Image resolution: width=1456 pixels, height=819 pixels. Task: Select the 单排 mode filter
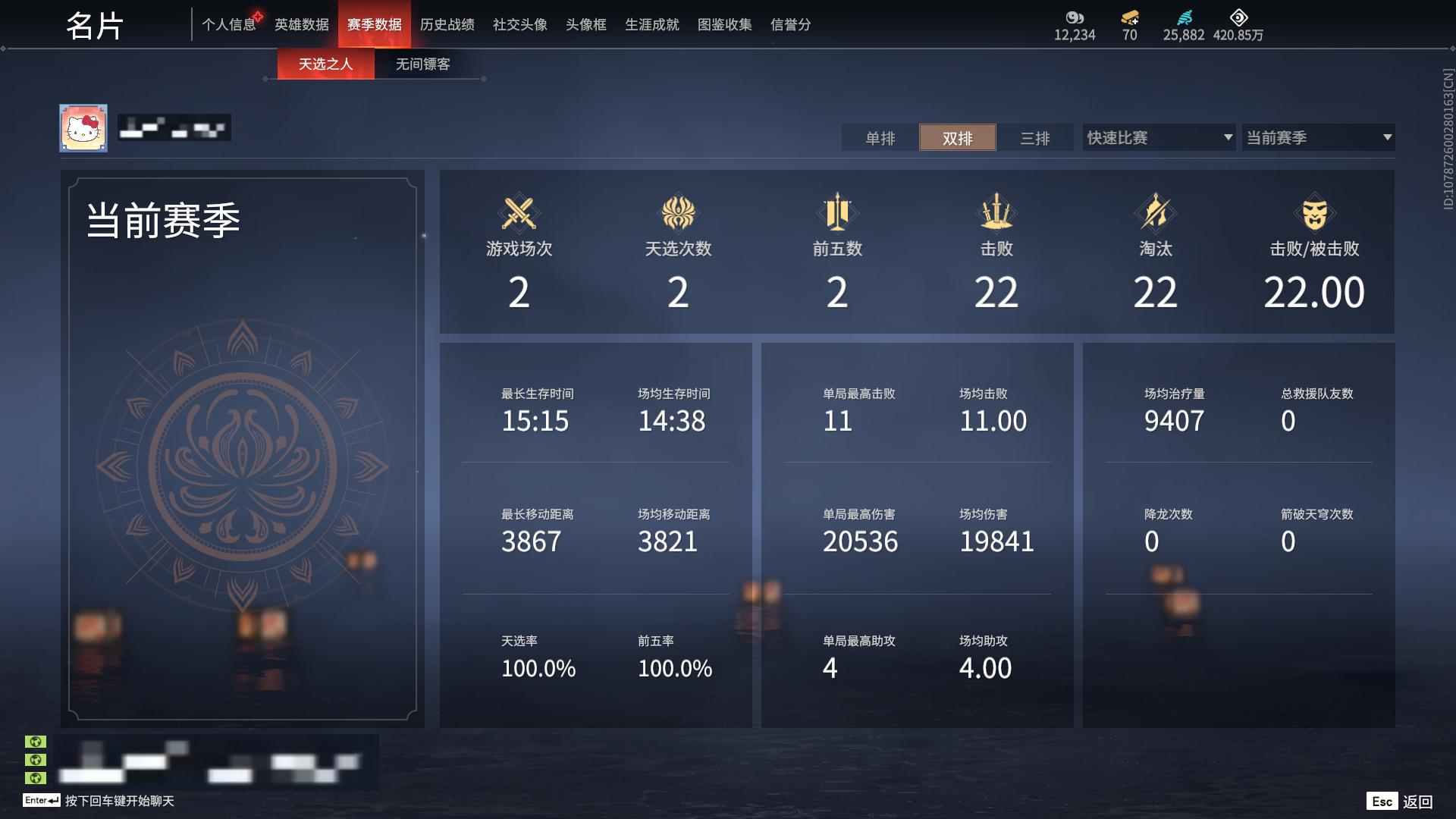[879, 138]
